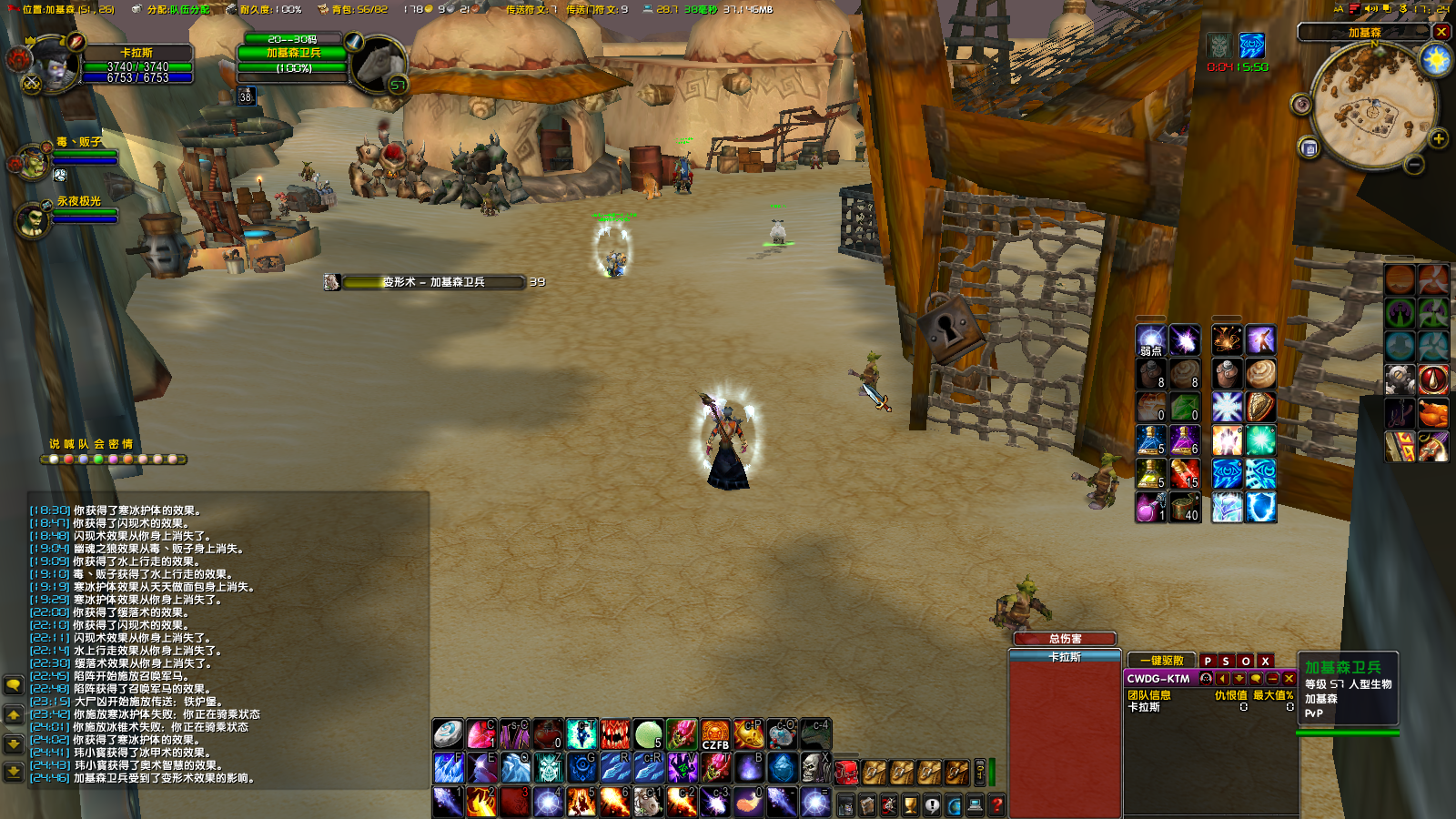Click the 卡拉斯 player portrait
The width and height of the screenshot is (1456, 819).
tap(55, 64)
